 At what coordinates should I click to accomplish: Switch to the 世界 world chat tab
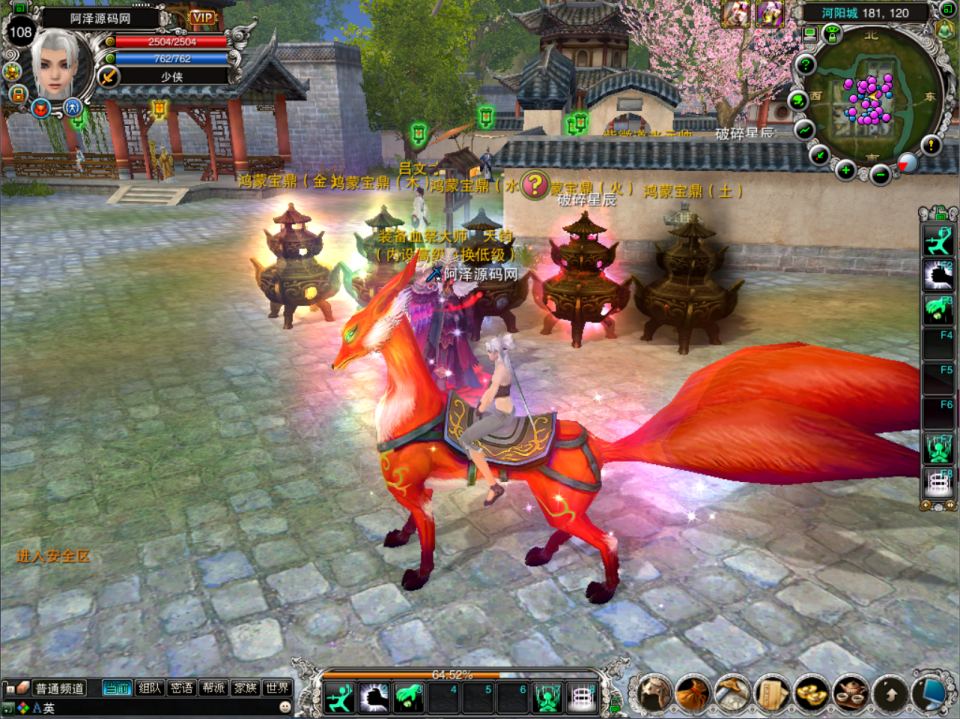click(x=278, y=688)
